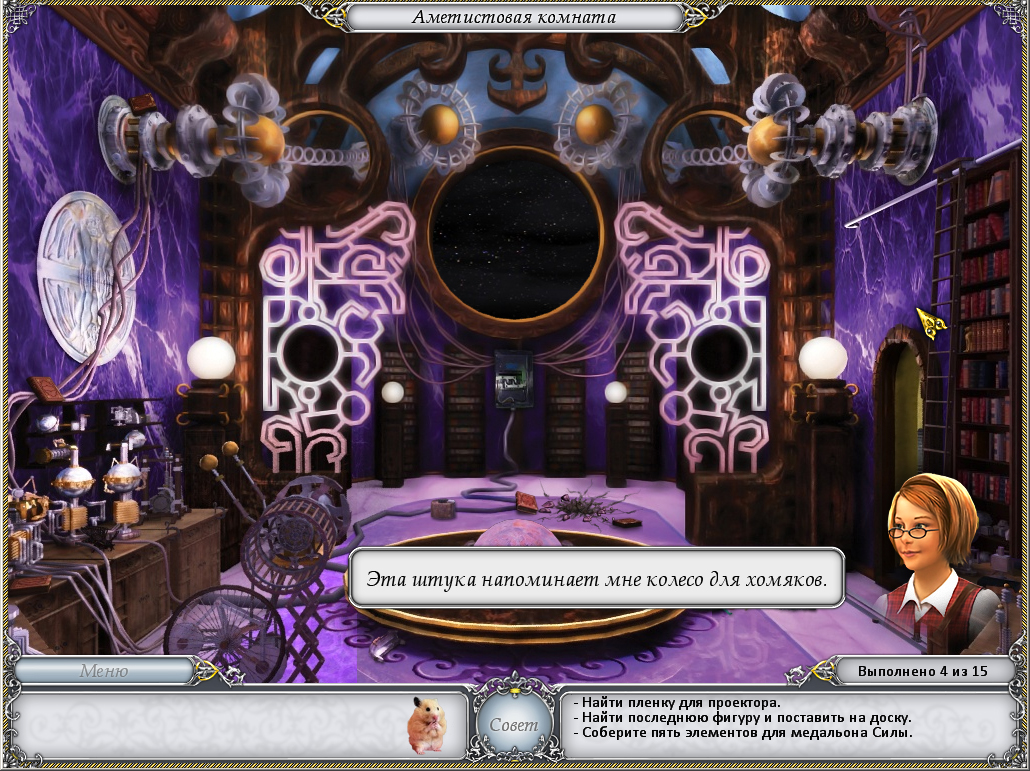Screen dimensions: 1030x771
Task: Open the Меню button
Action: click(x=104, y=671)
